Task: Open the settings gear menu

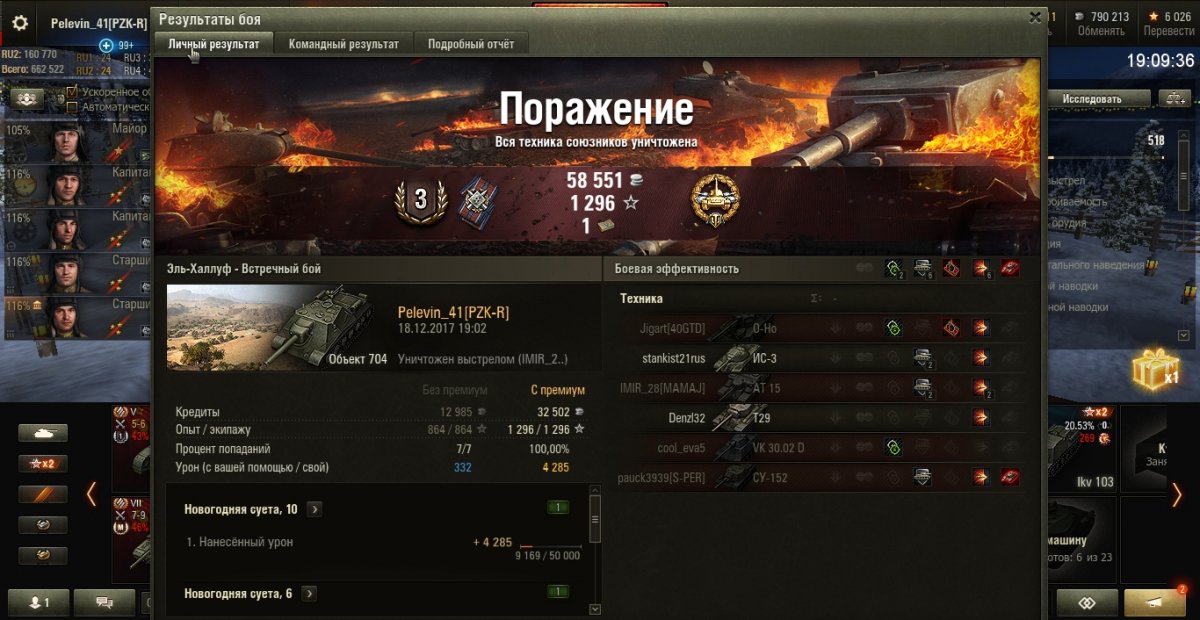Action: (20, 24)
